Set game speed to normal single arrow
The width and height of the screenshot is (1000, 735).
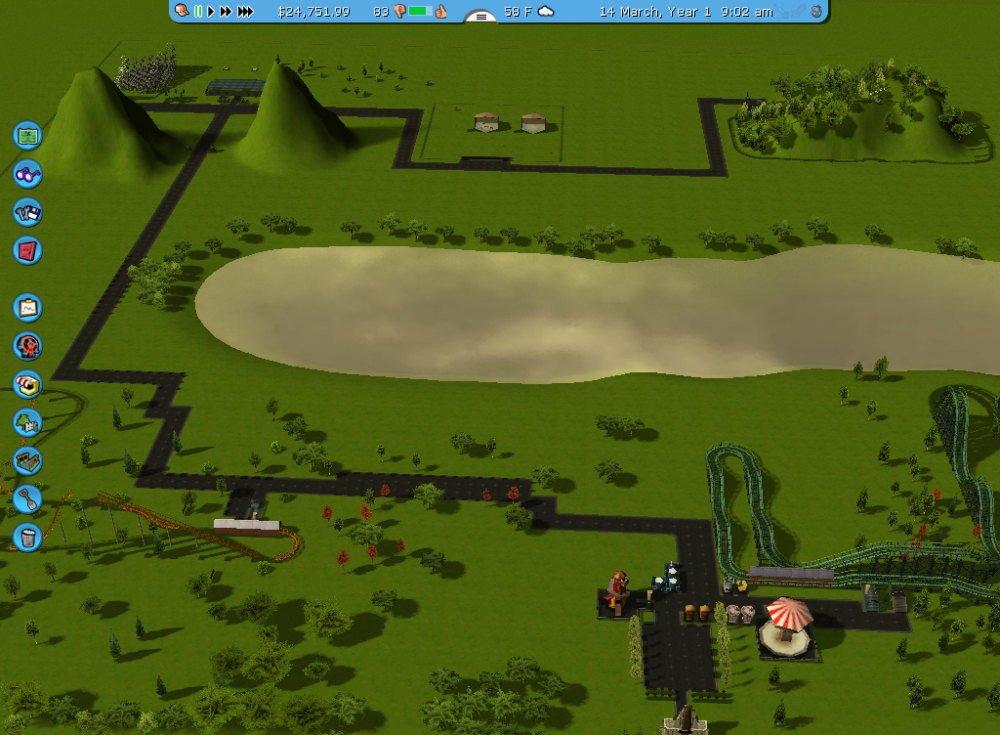211,11
